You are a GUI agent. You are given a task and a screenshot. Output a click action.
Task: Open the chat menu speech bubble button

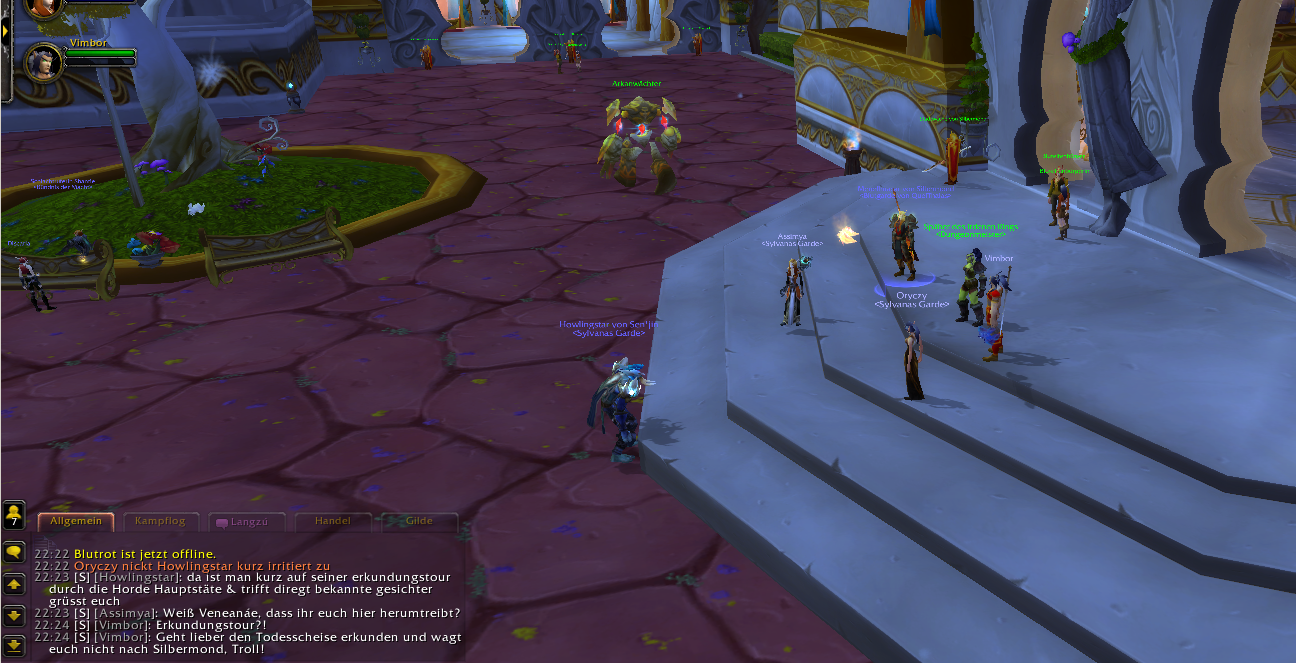[14, 551]
